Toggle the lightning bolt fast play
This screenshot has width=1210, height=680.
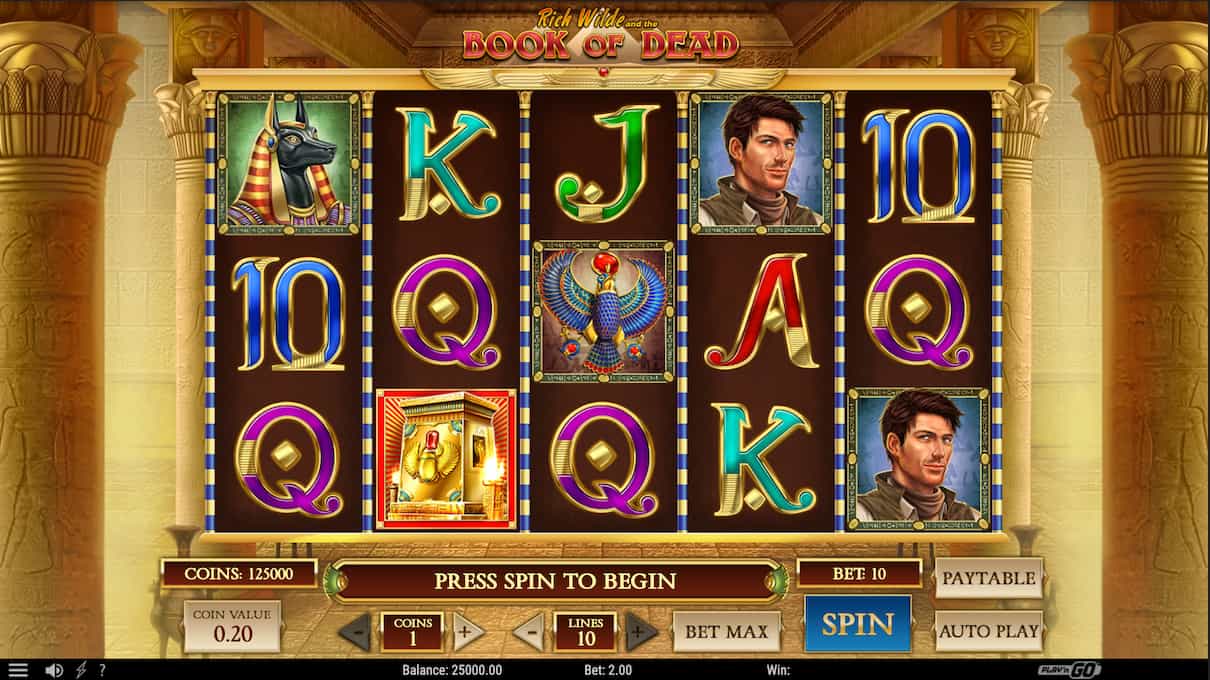click(81, 670)
